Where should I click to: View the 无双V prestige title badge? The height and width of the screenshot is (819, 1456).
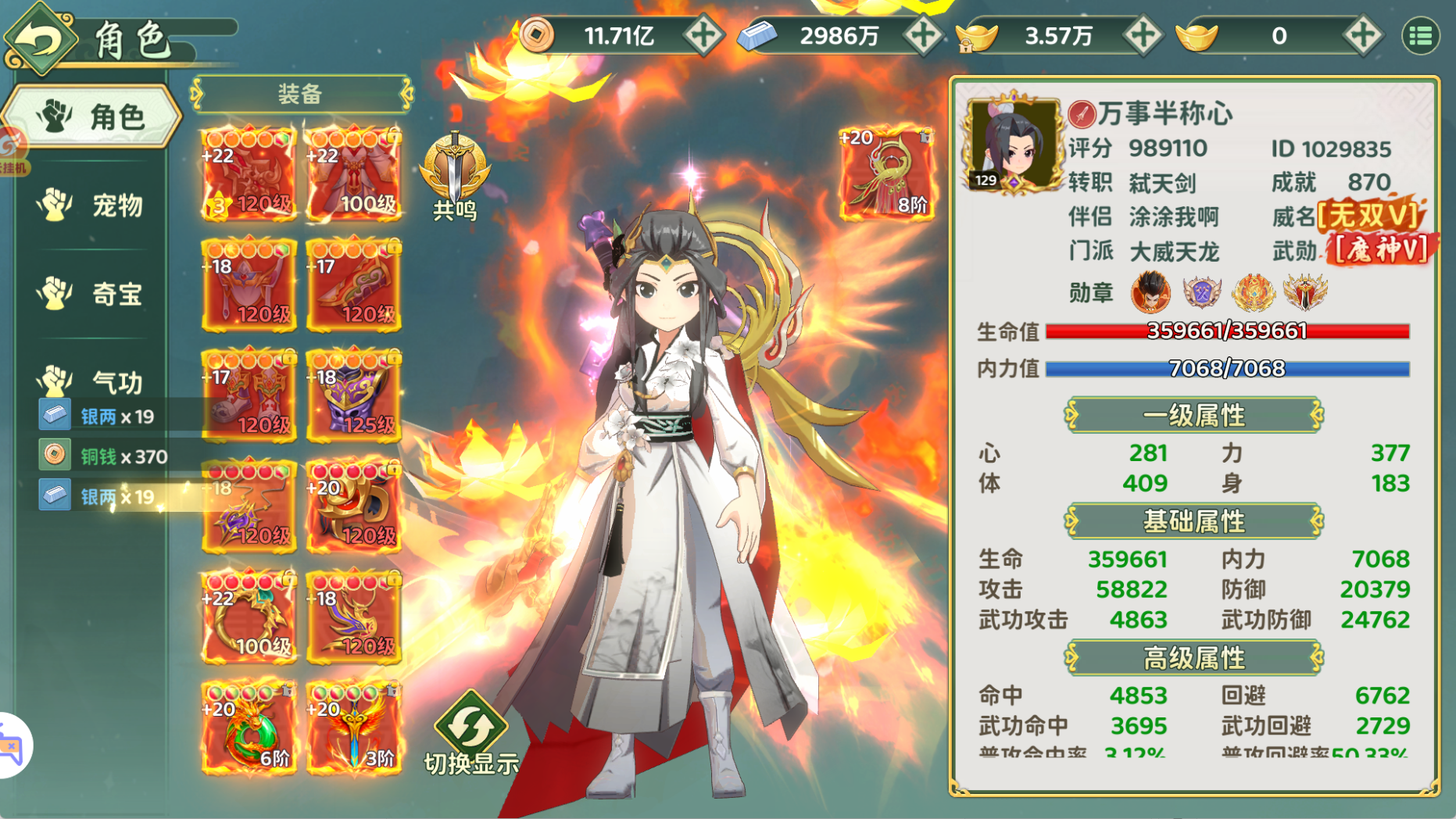tap(1369, 216)
